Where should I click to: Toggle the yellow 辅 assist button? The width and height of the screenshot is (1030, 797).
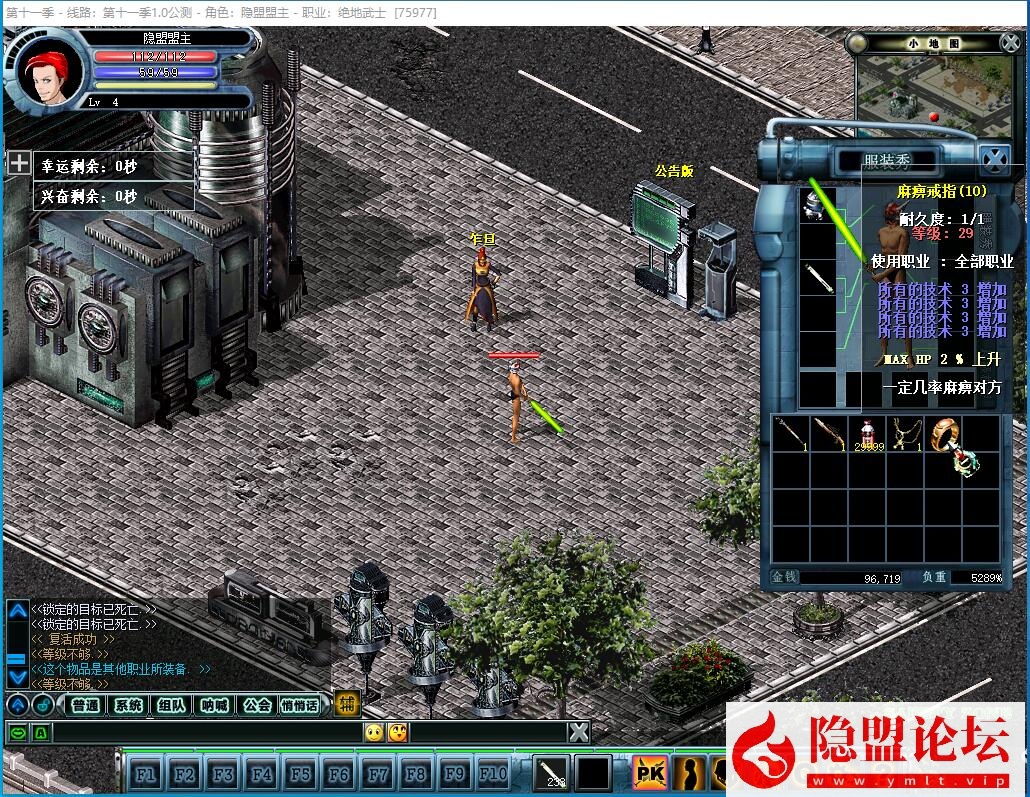click(346, 704)
